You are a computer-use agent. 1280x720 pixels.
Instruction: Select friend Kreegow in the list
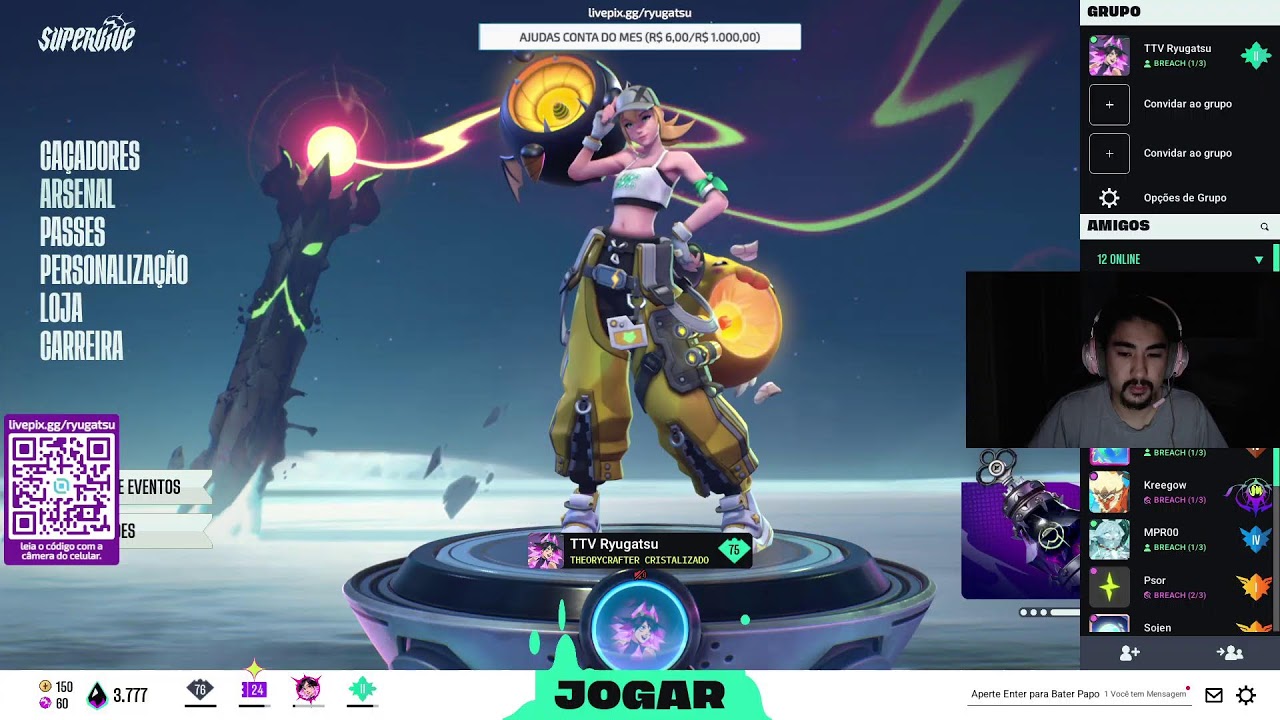pos(1165,491)
